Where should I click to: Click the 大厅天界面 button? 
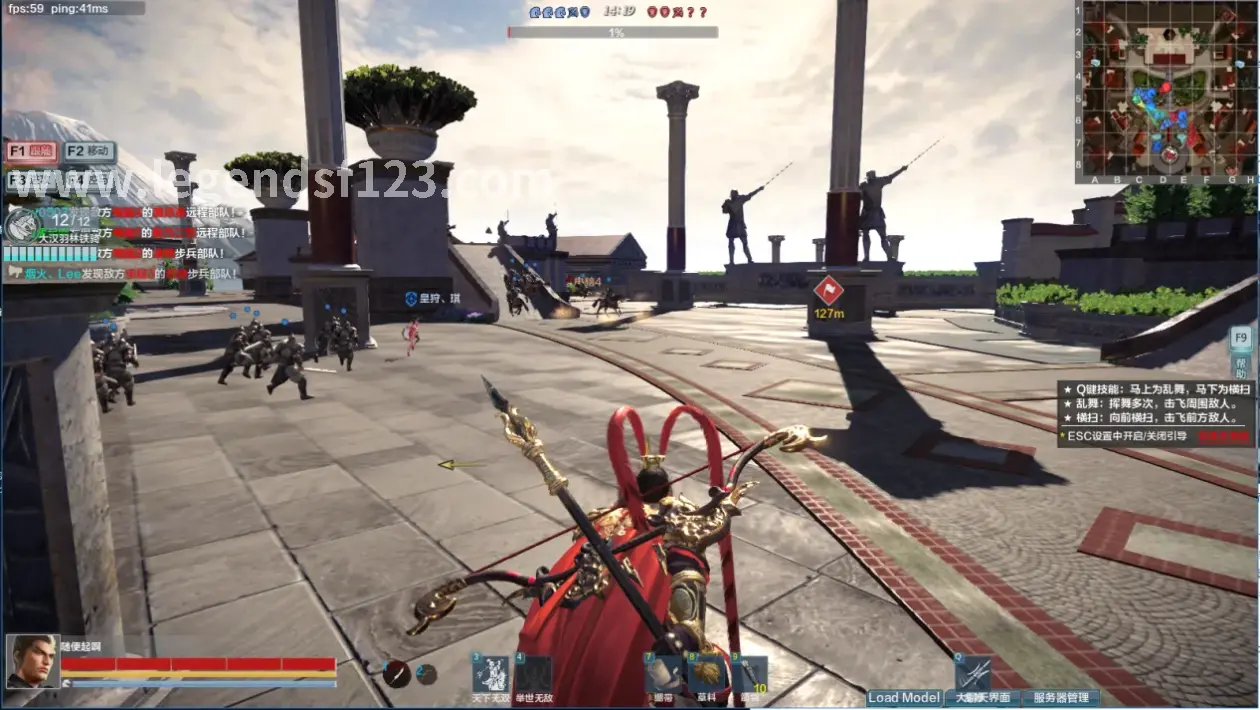click(x=981, y=698)
